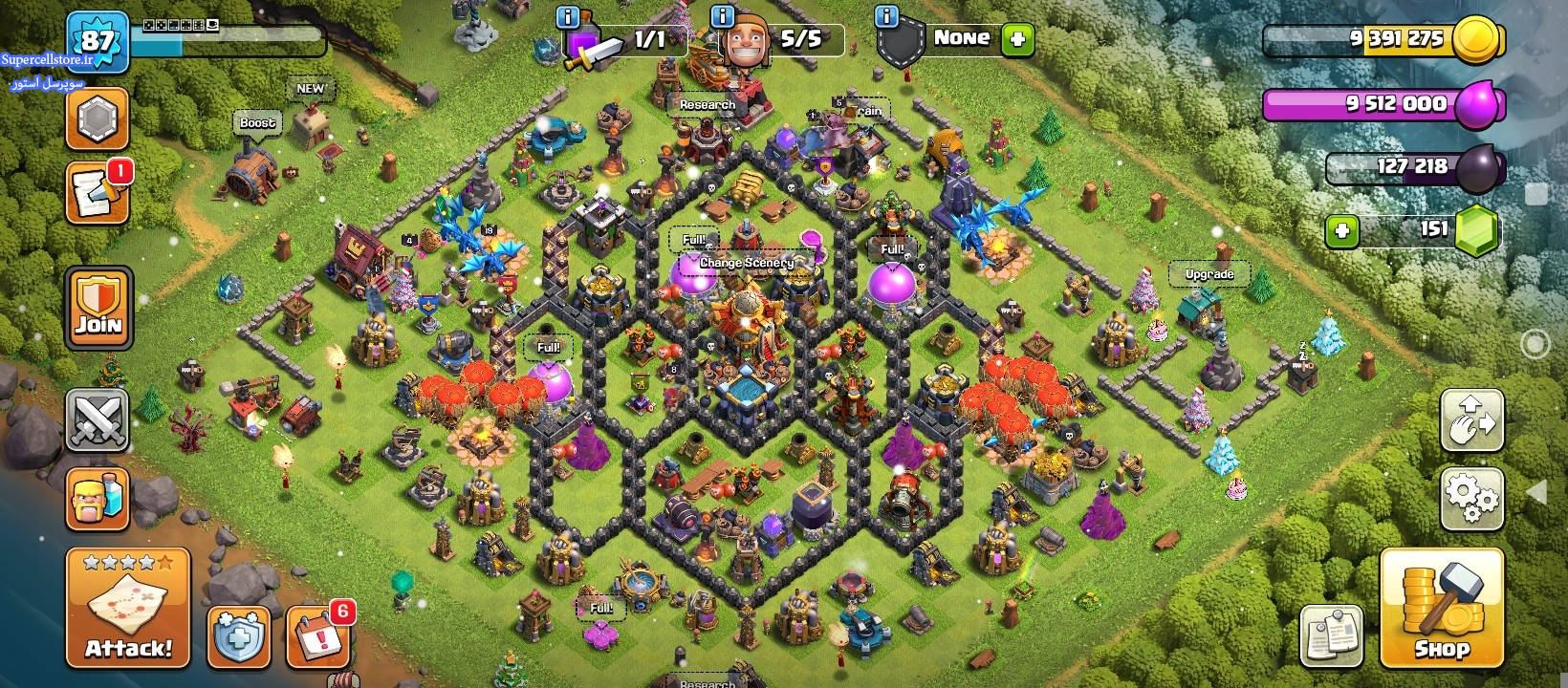
Task: Tap the Attack! button
Action: [x=128, y=608]
